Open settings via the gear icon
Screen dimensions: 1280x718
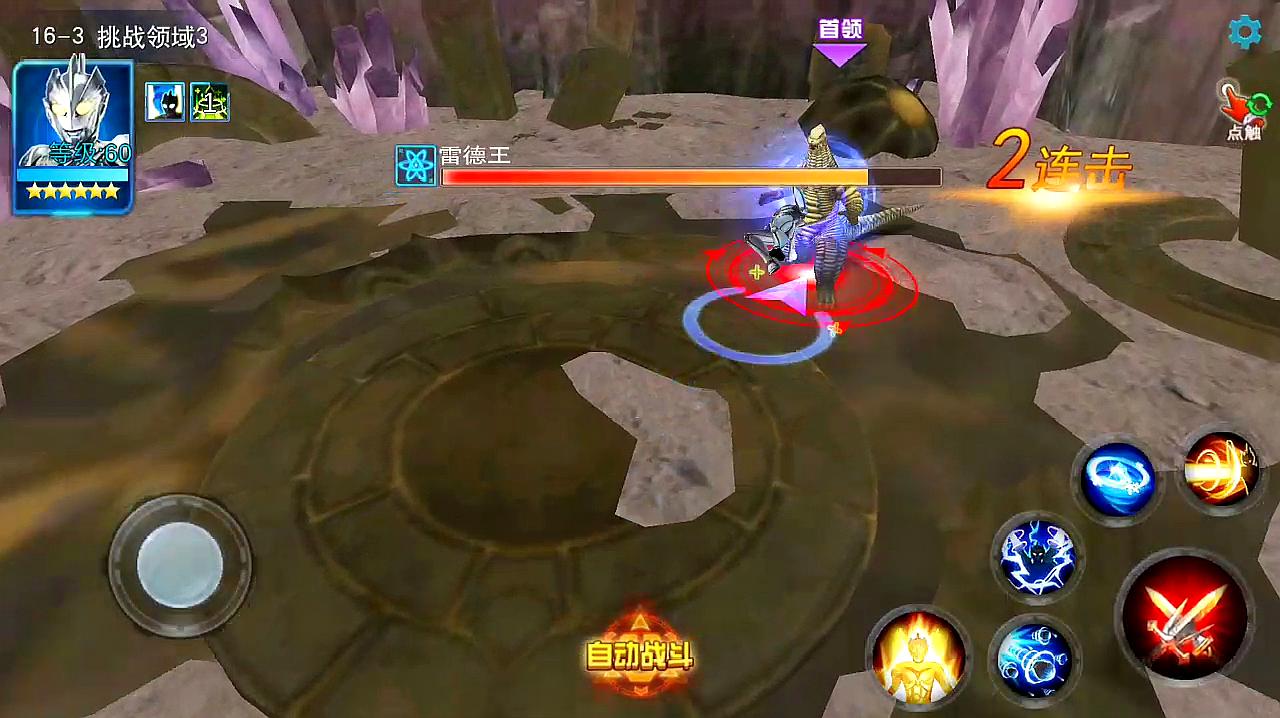tap(1244, 33)
